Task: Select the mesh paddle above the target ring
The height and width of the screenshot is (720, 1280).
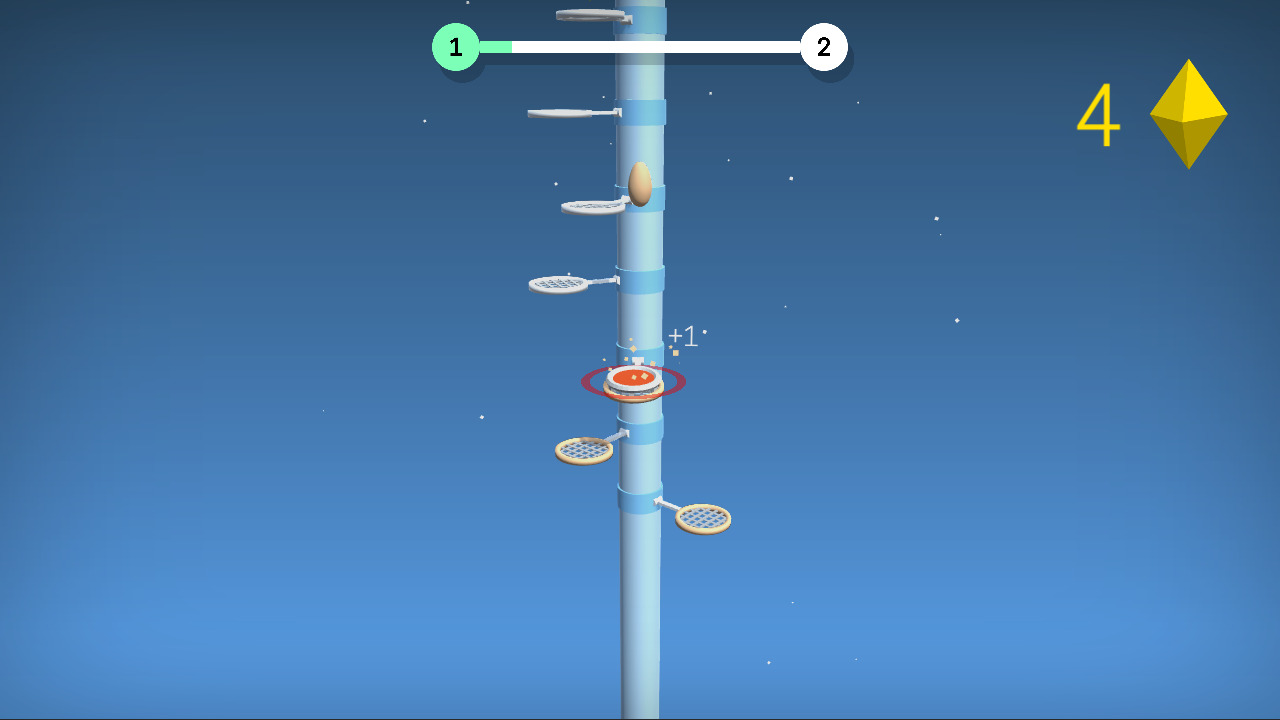Action: pyautogui.click(x=560, y=283)
